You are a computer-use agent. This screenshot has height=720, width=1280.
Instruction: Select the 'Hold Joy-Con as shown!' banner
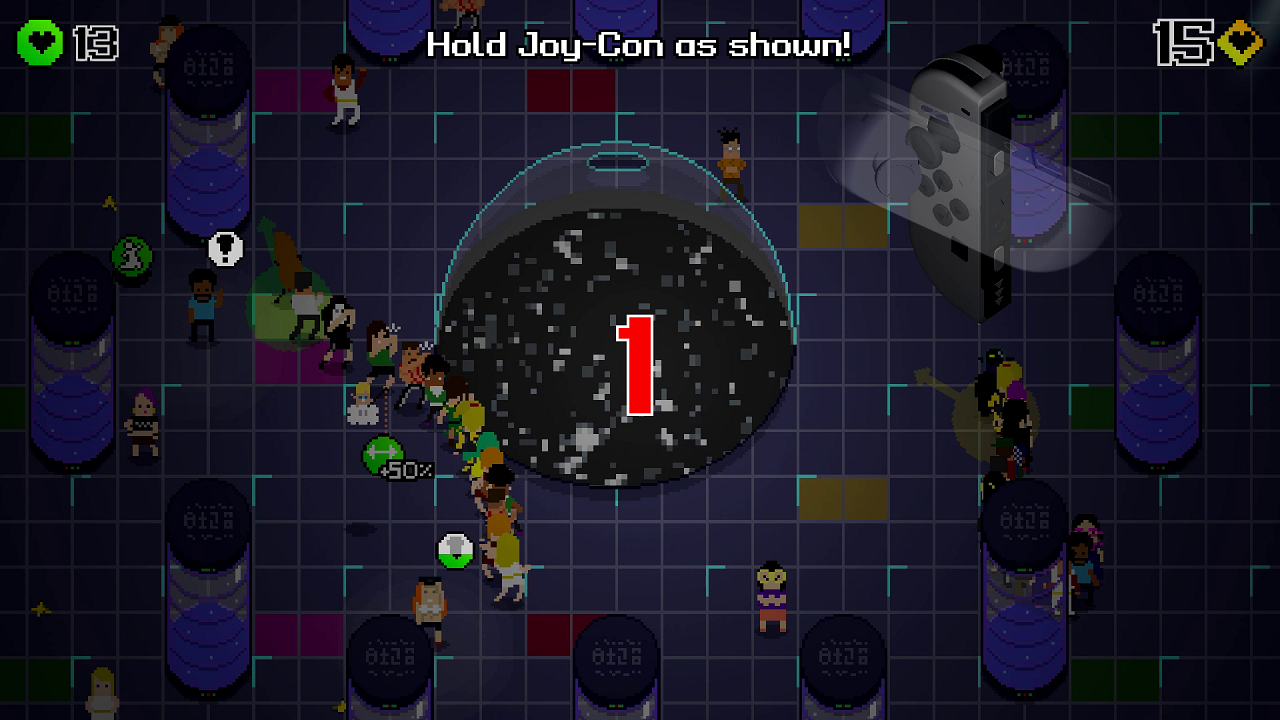coord(638,44)
